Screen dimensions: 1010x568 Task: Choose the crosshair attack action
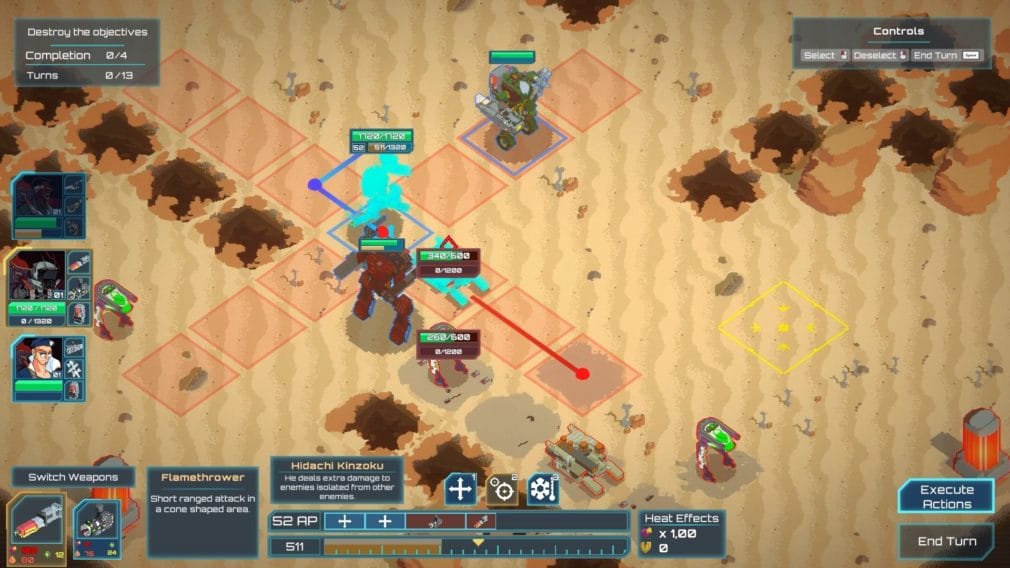[x=501, y=489]
